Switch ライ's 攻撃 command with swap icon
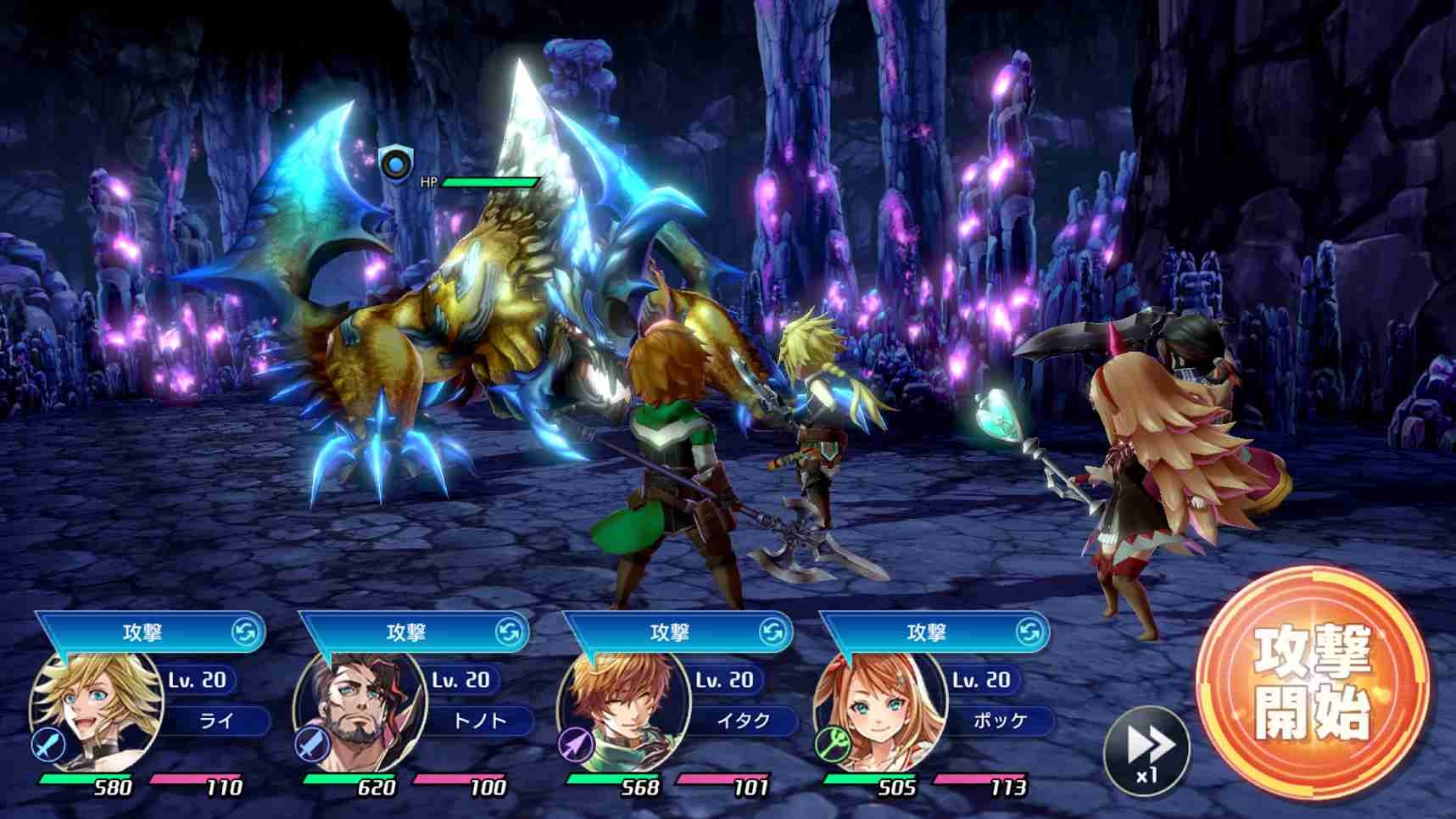 click(x=245, y=632)
